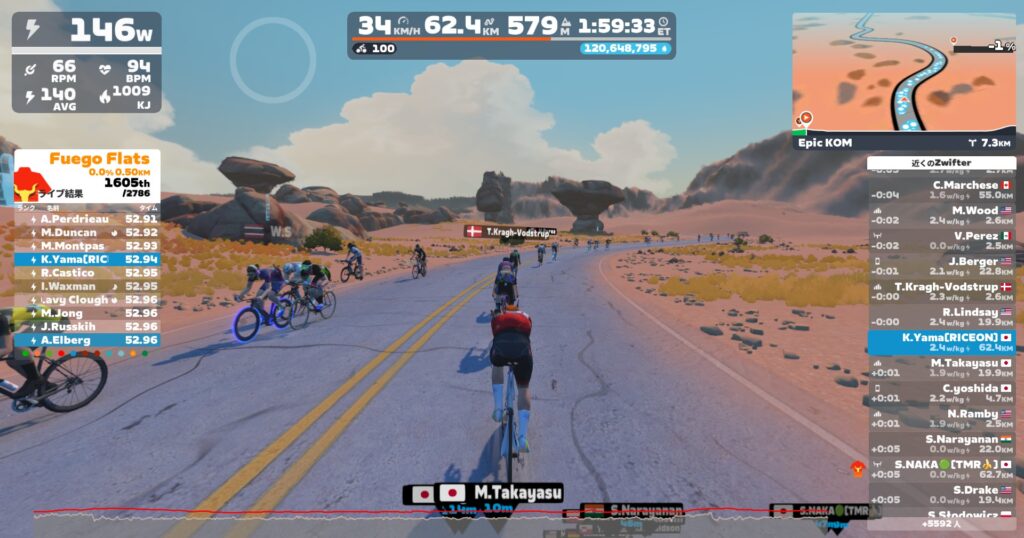Viewport: 1024px width, 538px height.
Task: Select C.Marchese in the nearby riders list
Action: (x=941, y=190)
